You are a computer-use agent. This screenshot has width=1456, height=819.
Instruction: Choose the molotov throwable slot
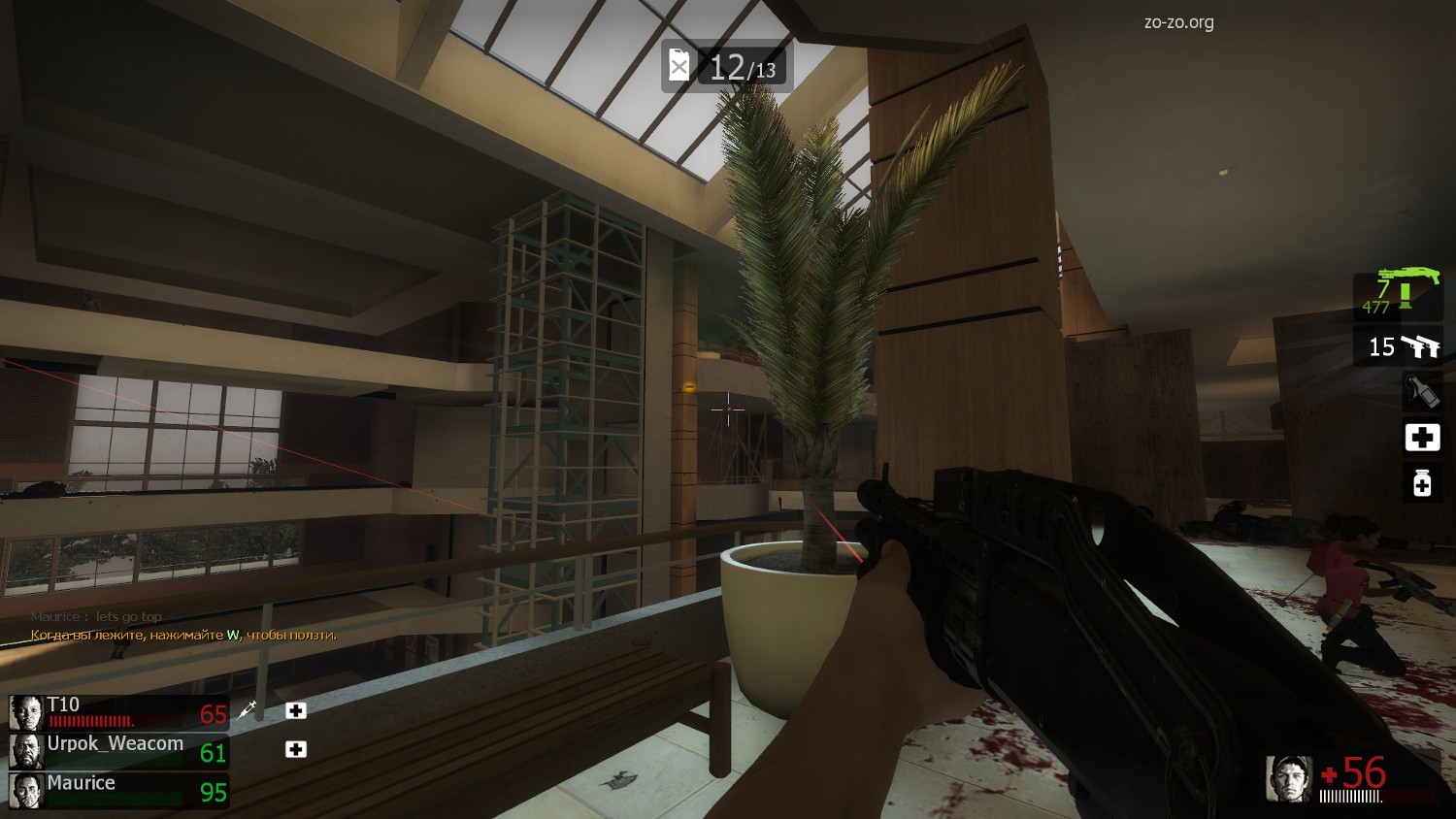tap(1422, 391)
